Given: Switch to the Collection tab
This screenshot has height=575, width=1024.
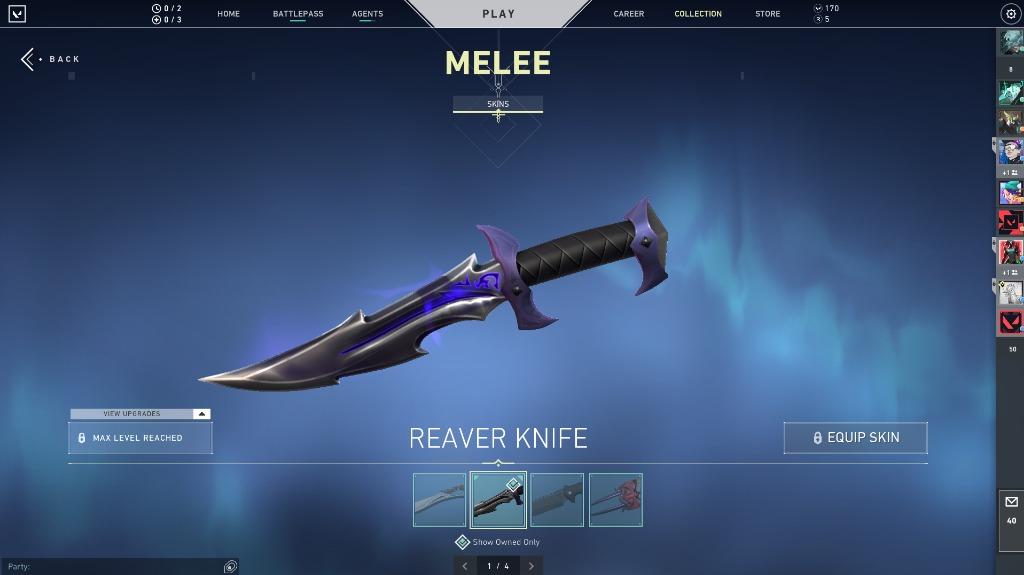Looking at the screenshot, I should tap(698, 14).
